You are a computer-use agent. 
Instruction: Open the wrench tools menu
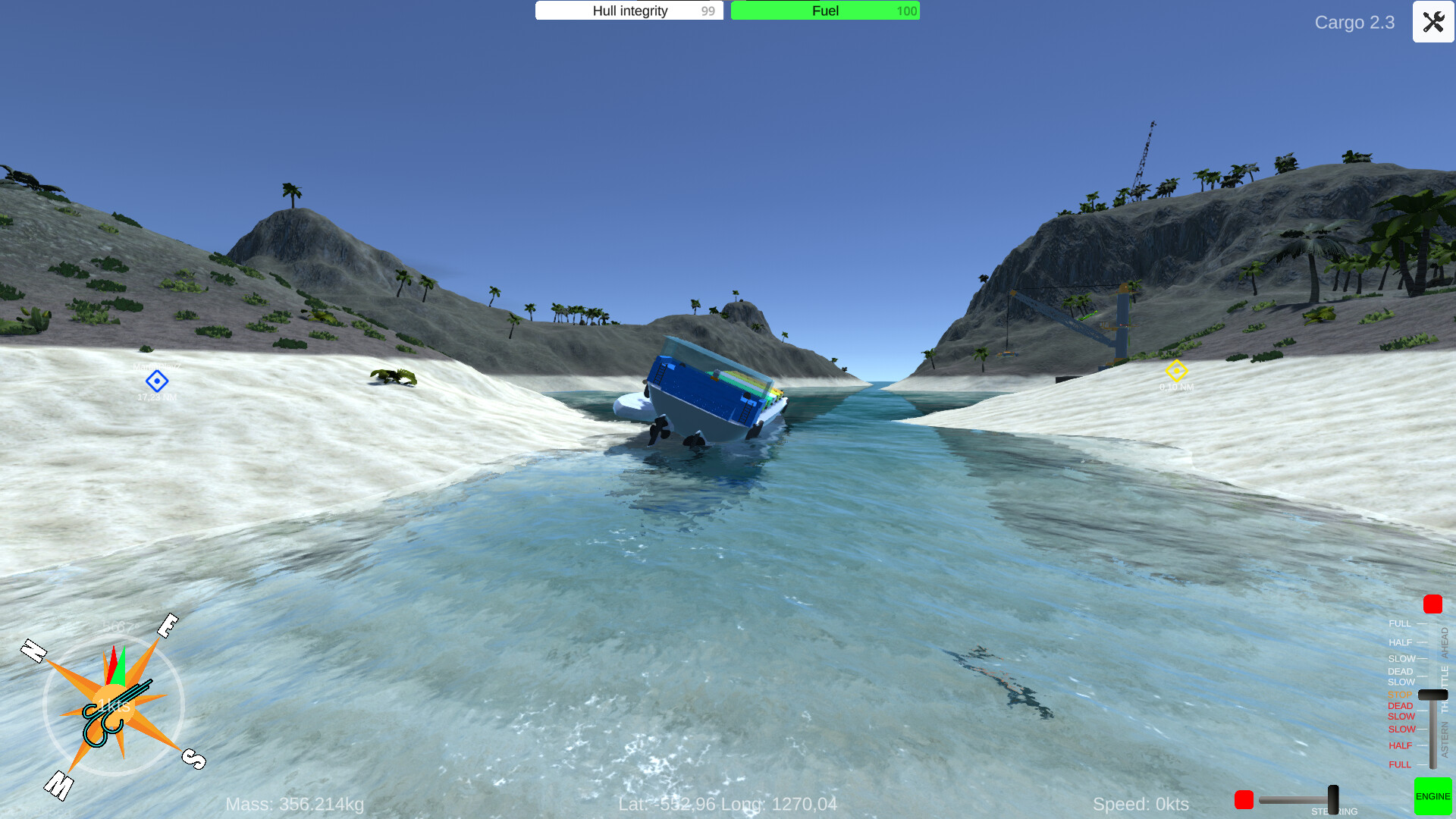[1432, 22]
